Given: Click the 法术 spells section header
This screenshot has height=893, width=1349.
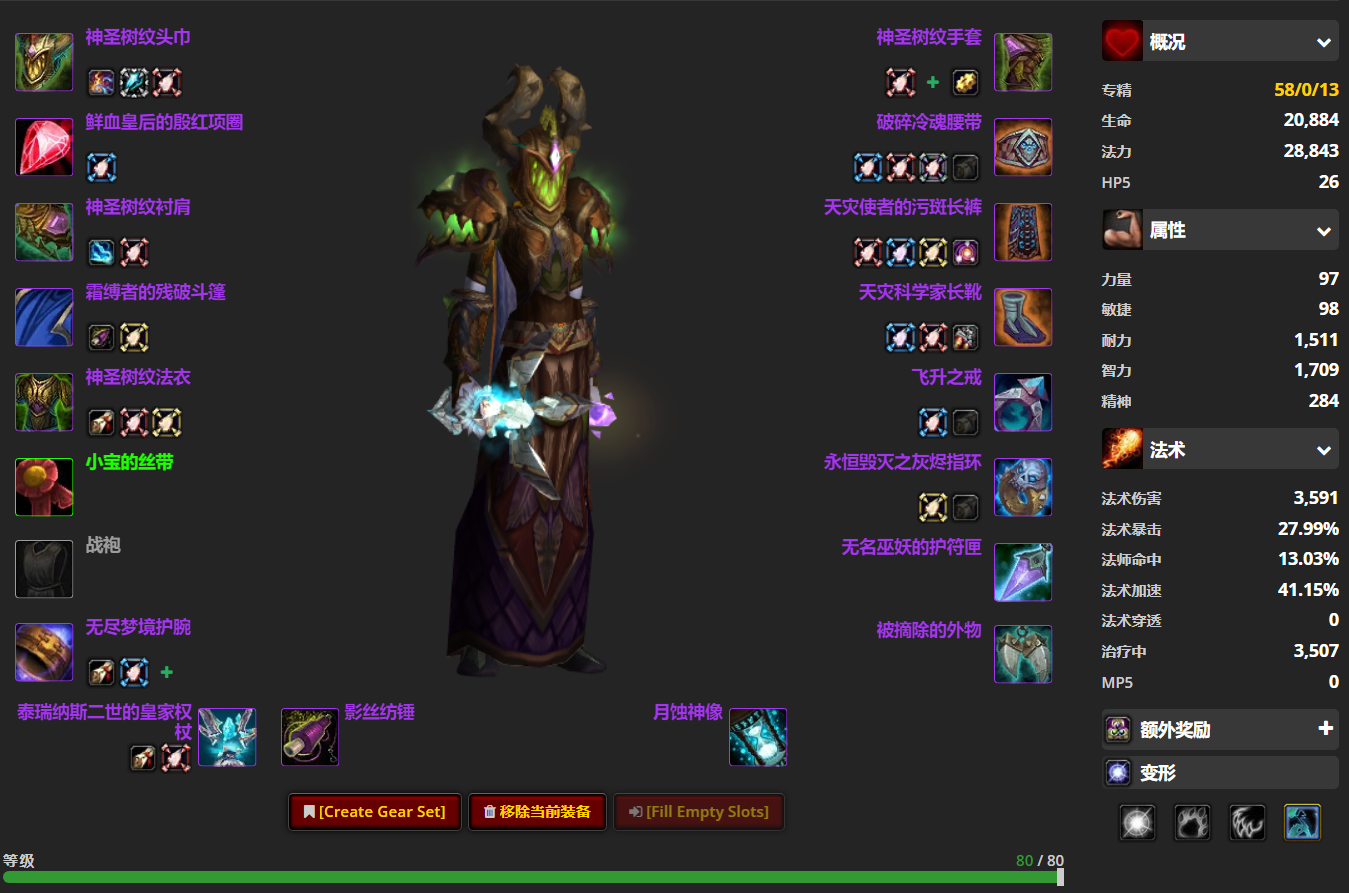Looking at the screenshot, I should pos(1219,449).
